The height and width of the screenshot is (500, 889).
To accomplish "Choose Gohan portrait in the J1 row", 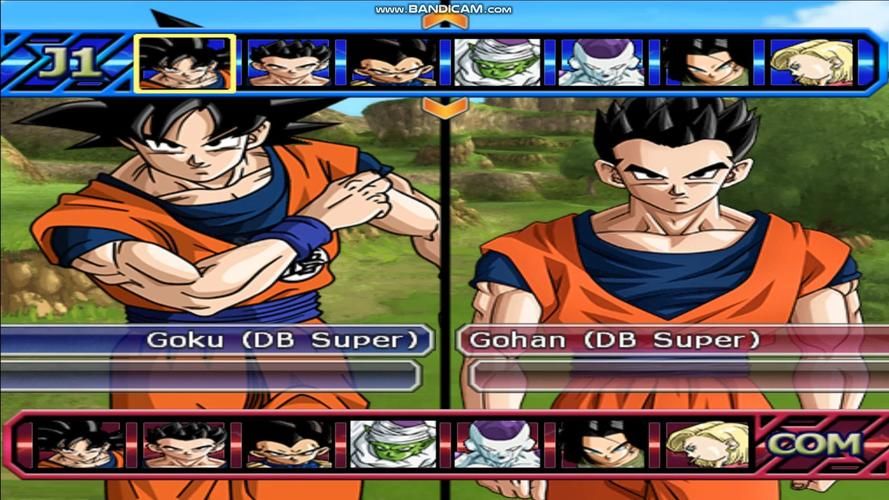I will click(288, 63).
